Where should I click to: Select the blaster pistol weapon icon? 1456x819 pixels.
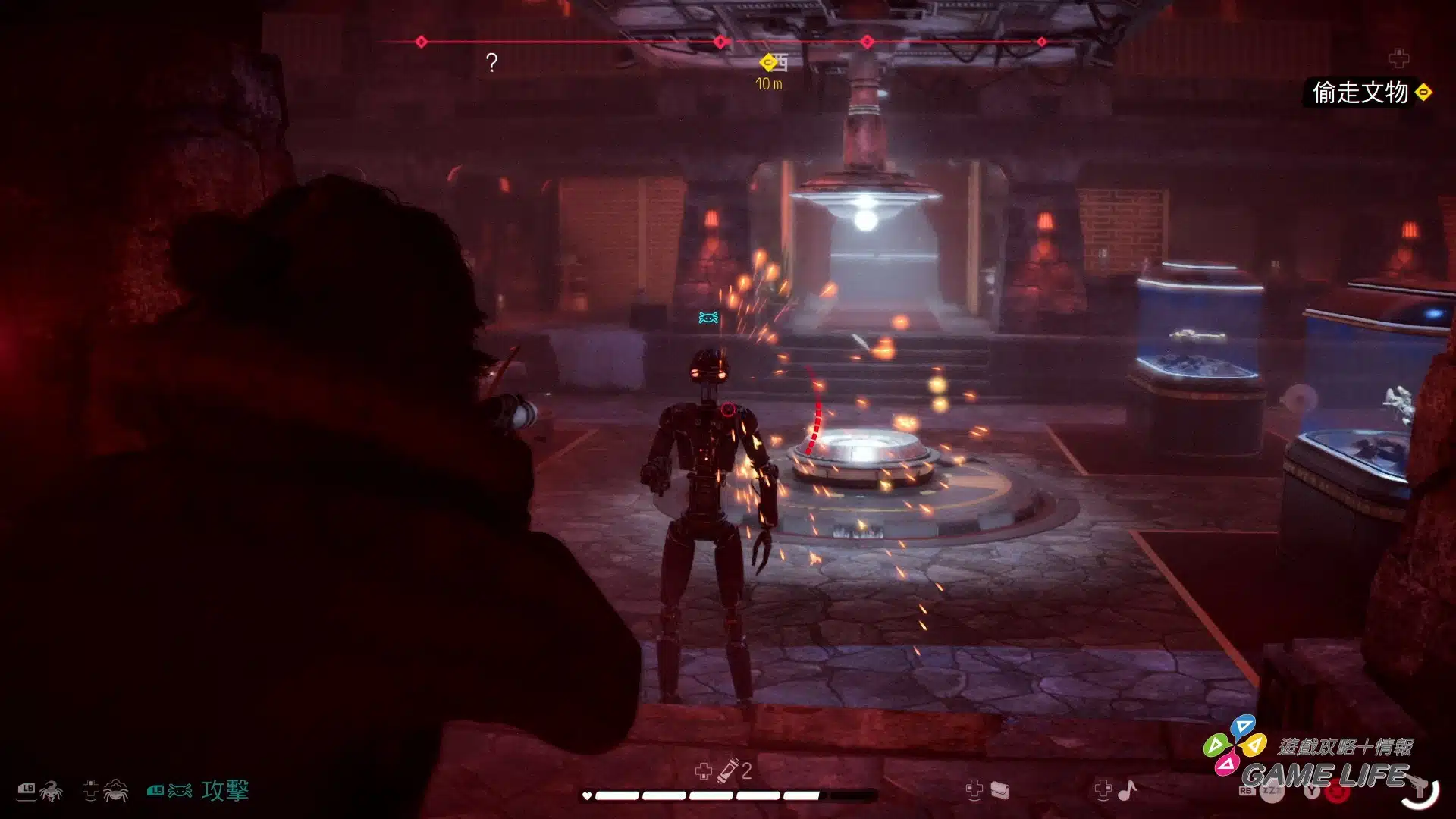click(1420, 789)
